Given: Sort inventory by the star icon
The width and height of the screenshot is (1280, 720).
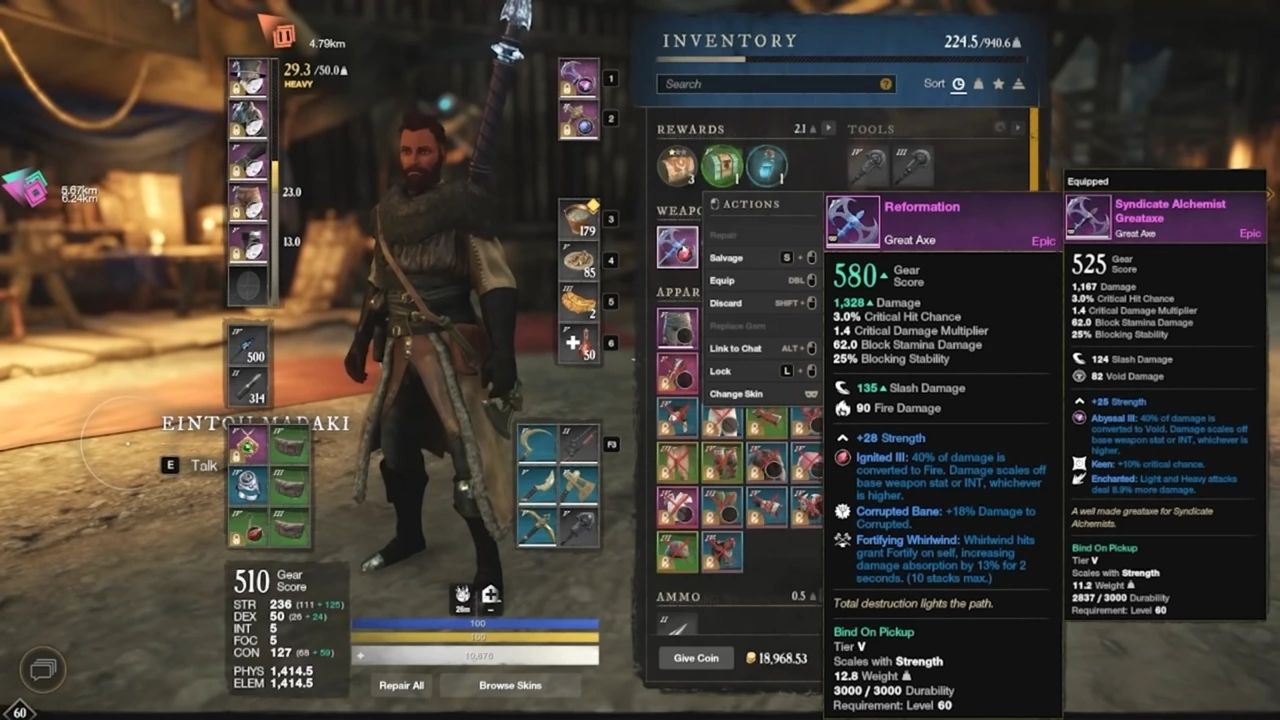Looking at the screenshot, I should coord(998,84).
